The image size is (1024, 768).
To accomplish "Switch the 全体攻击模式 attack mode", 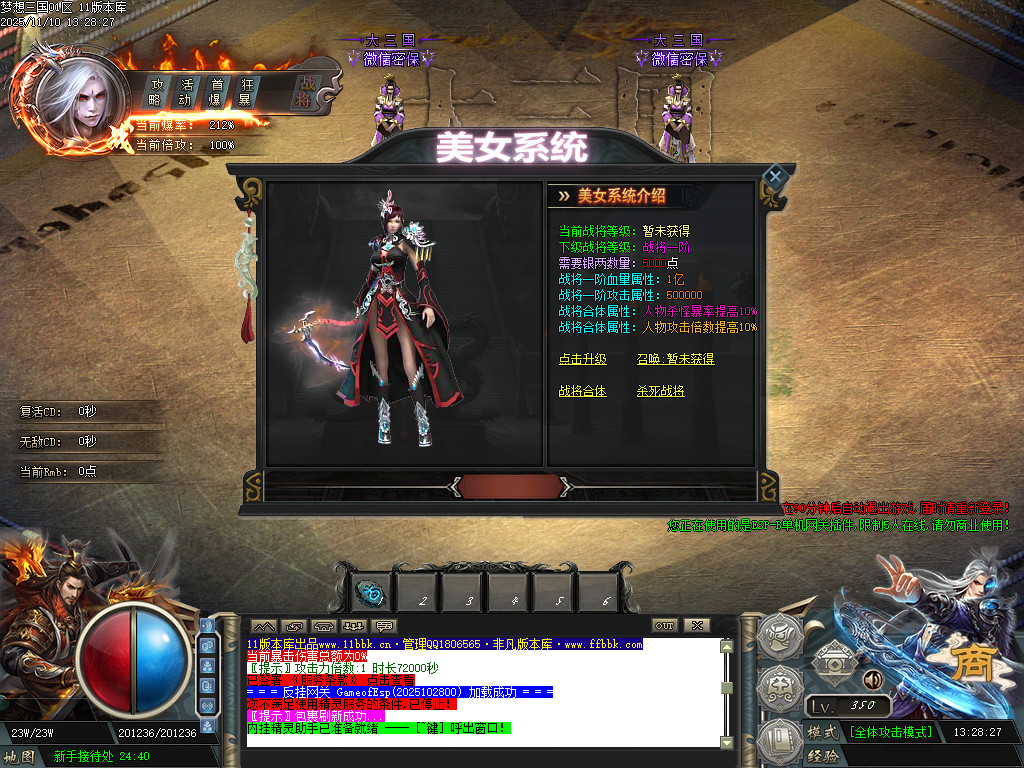I will pyautogui.click(x=891, y=732).
